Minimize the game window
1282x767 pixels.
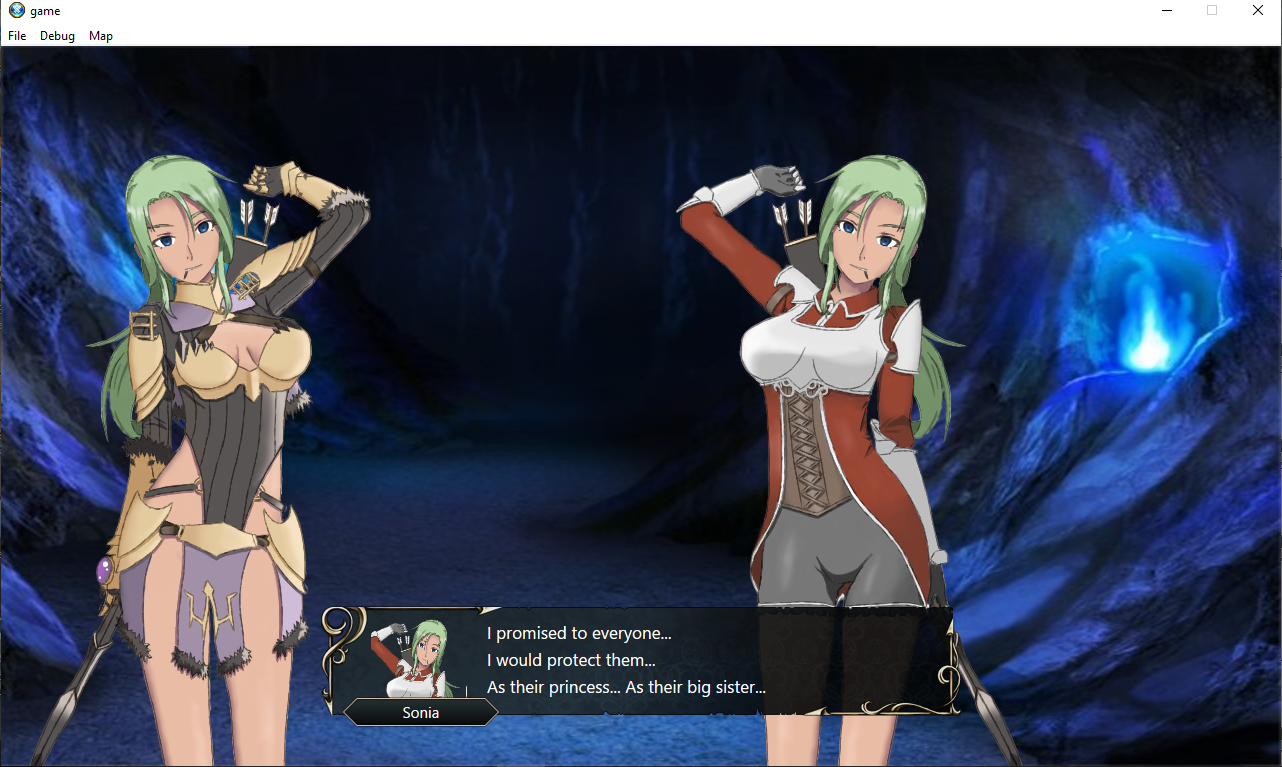pyautogui.click(x=1166, y=10)
